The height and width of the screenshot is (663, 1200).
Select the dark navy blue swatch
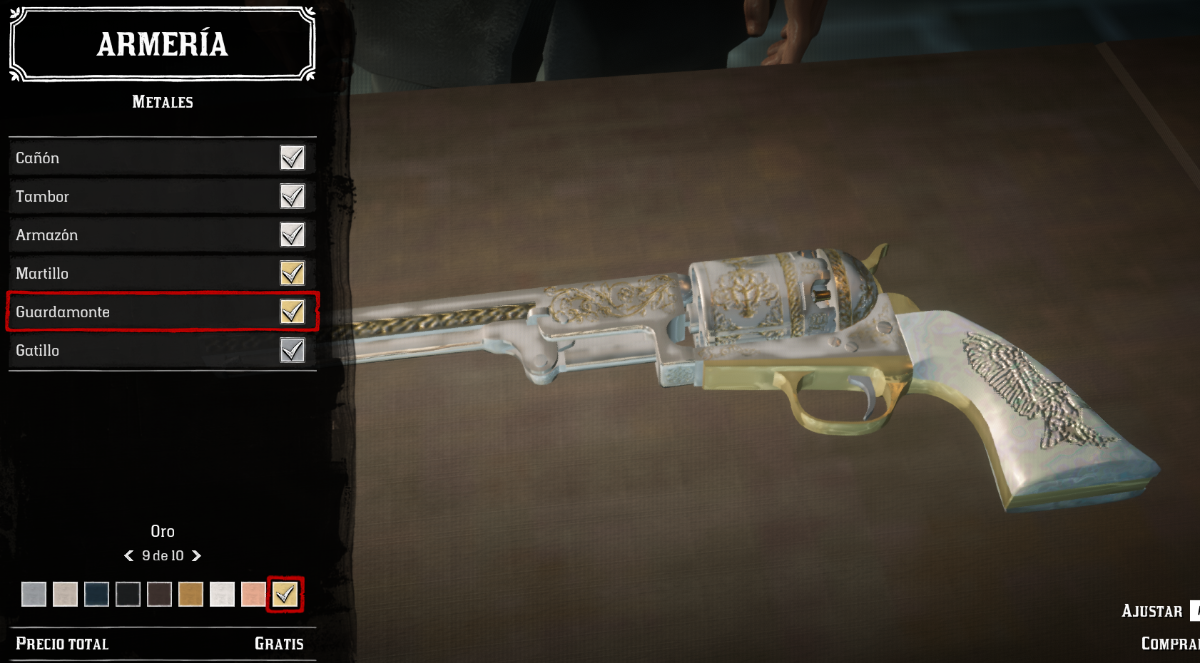tap(96, 595)
